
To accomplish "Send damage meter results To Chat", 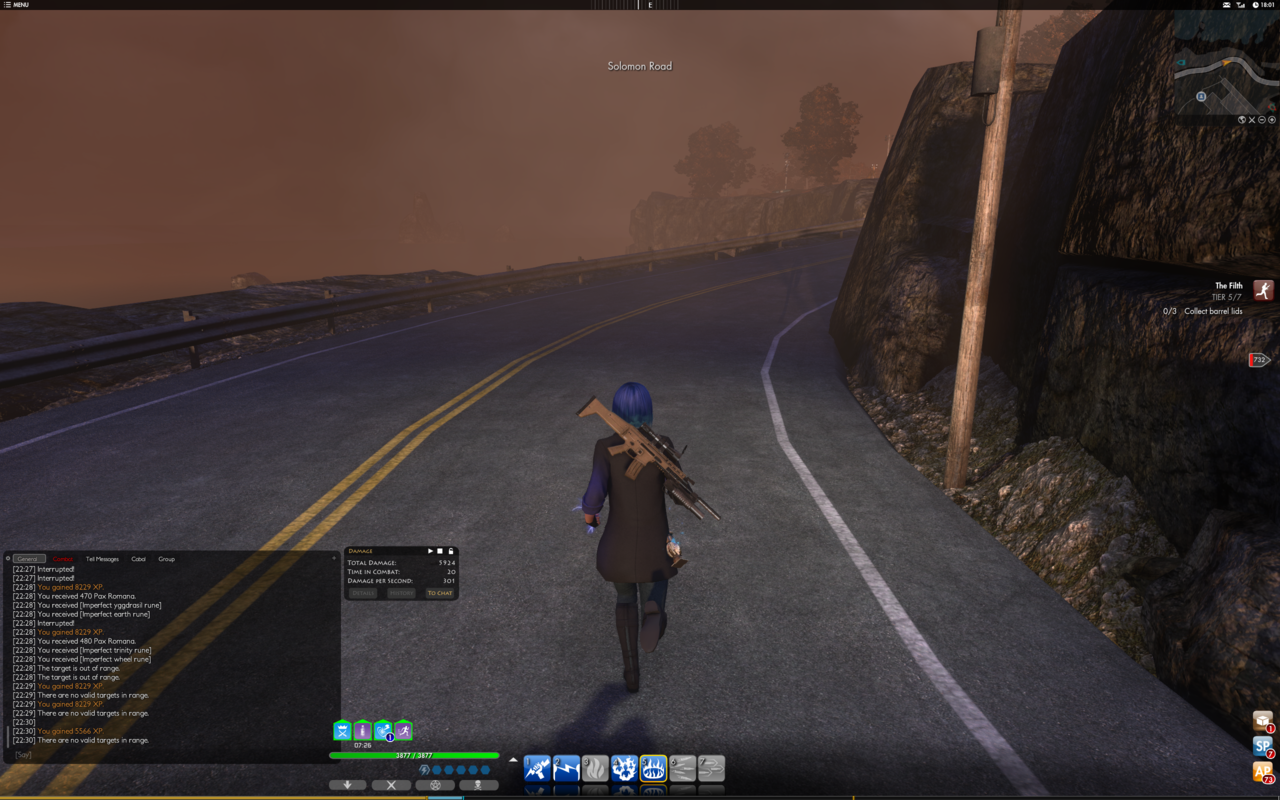I will pyautogui.click(x=440, y=593).
